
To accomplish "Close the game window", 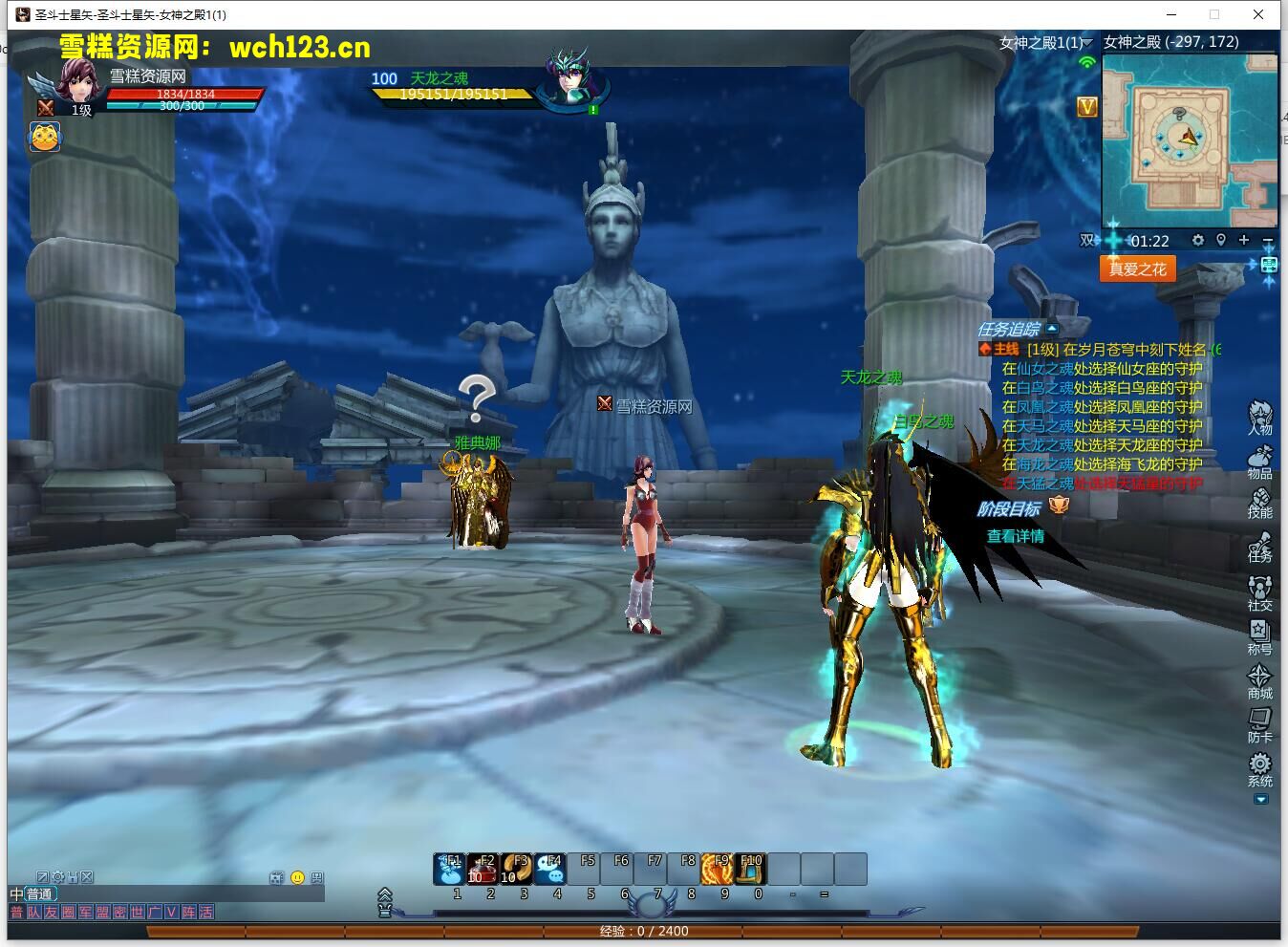I will (x=1259, y=14).
